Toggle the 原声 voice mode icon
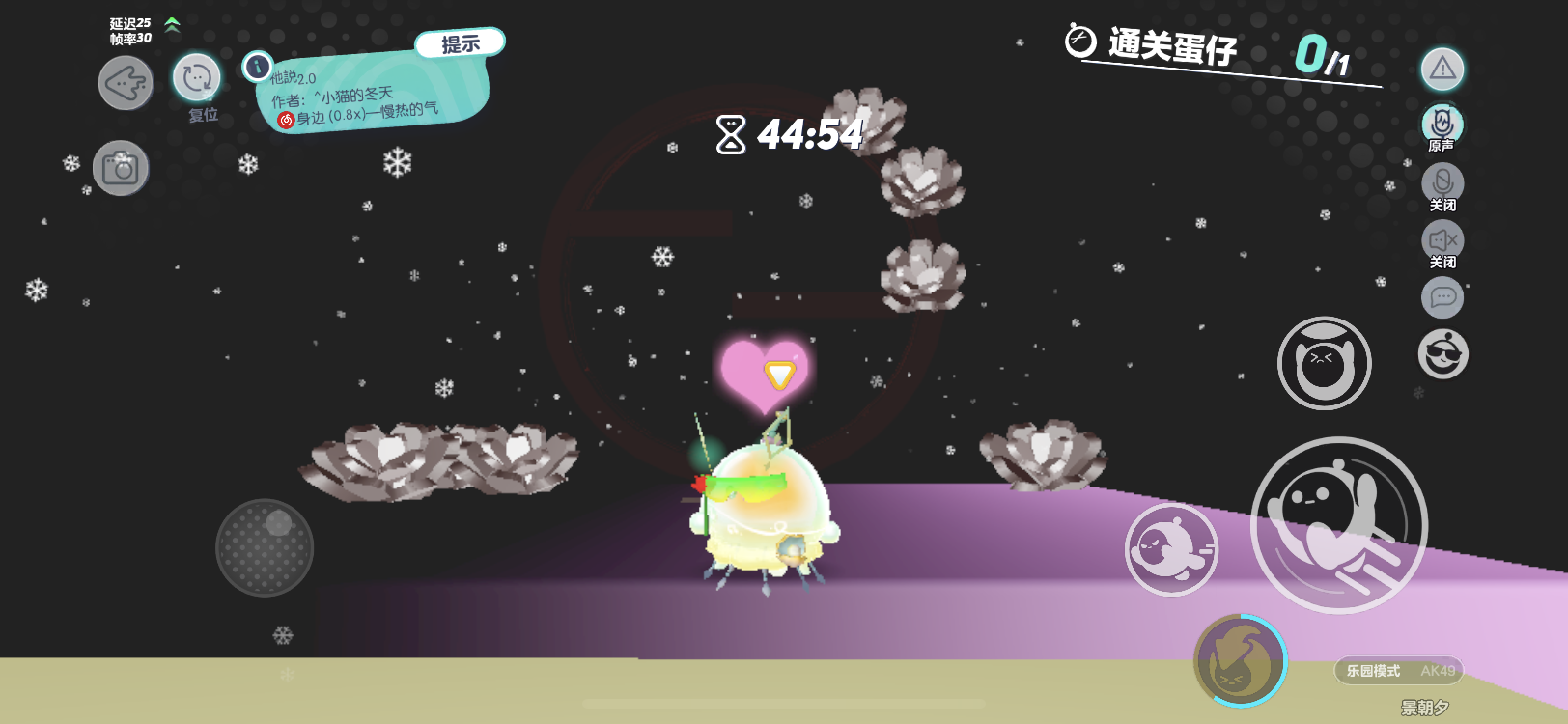Screen dimensions: 1568x724 1442,124
